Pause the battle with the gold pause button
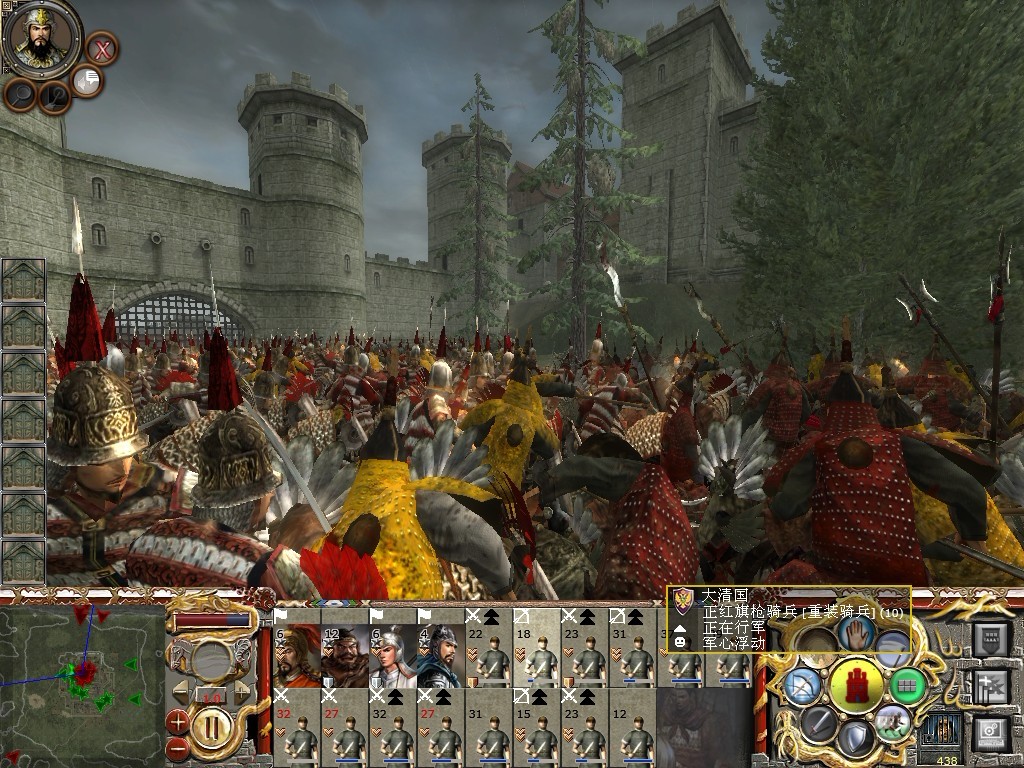 click(211, 726)
